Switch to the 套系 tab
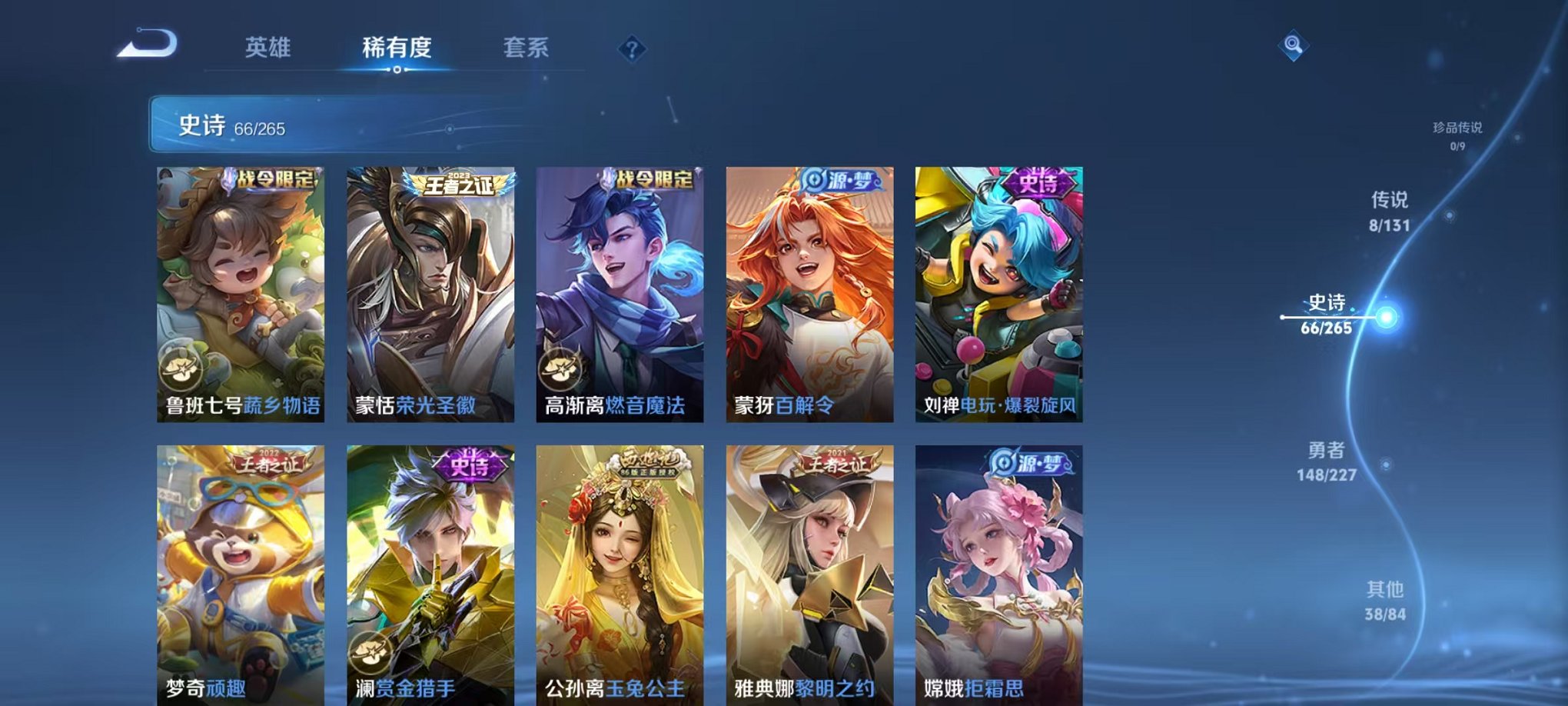The width and height of the screenshot is (1568, 706). [526, 48]
